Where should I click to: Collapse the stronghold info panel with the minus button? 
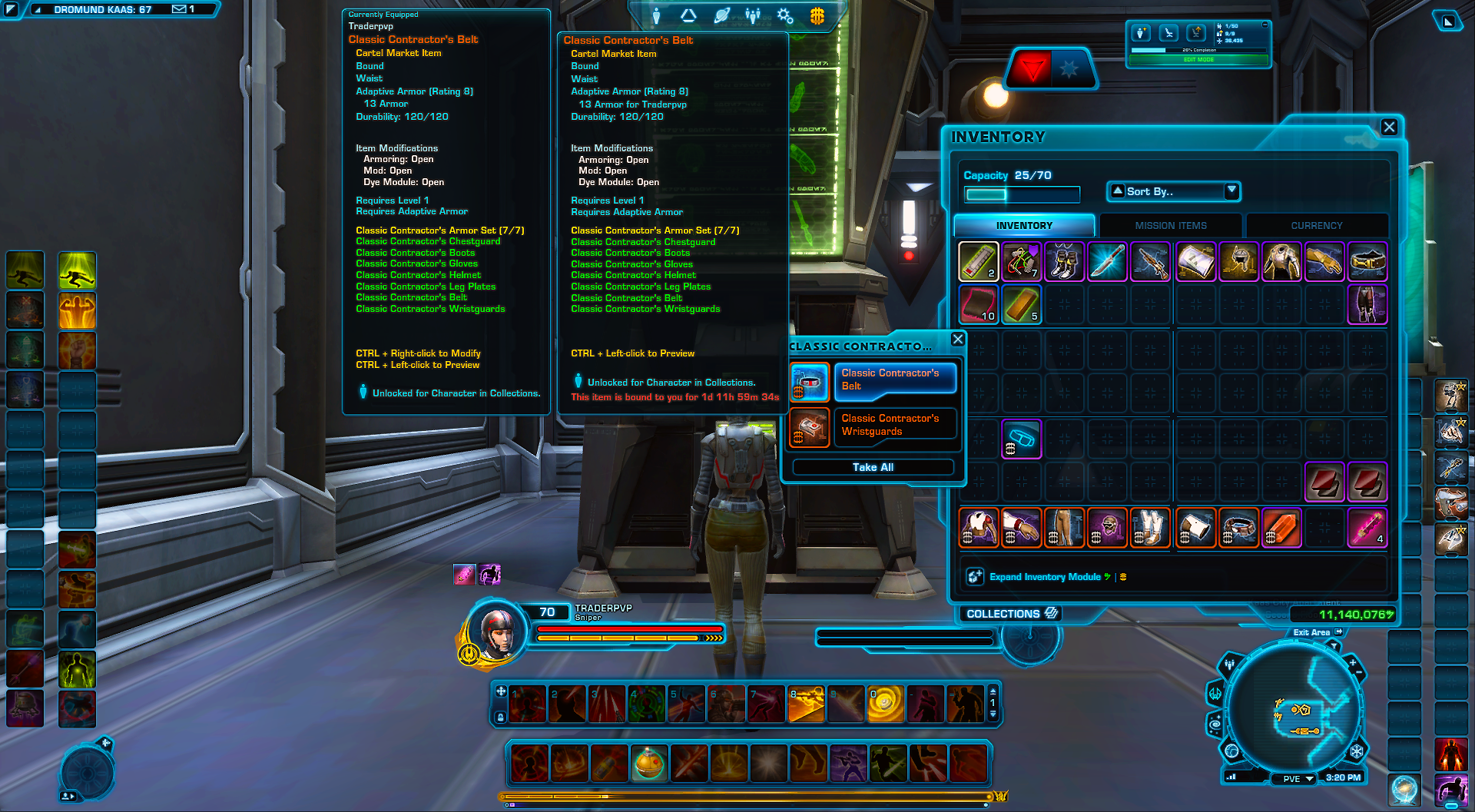1265,25
